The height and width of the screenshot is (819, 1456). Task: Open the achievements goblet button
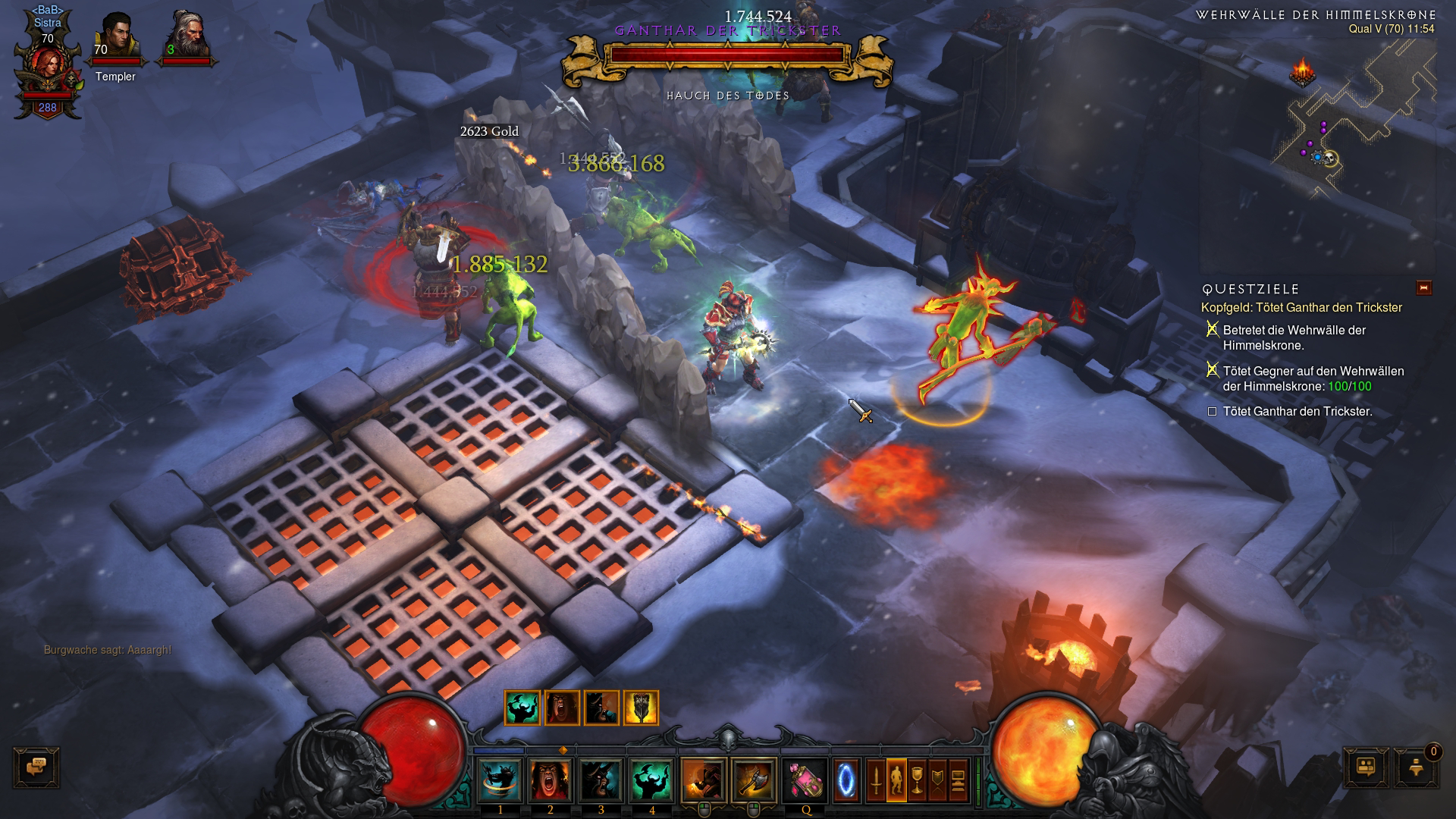coord(917,780)
